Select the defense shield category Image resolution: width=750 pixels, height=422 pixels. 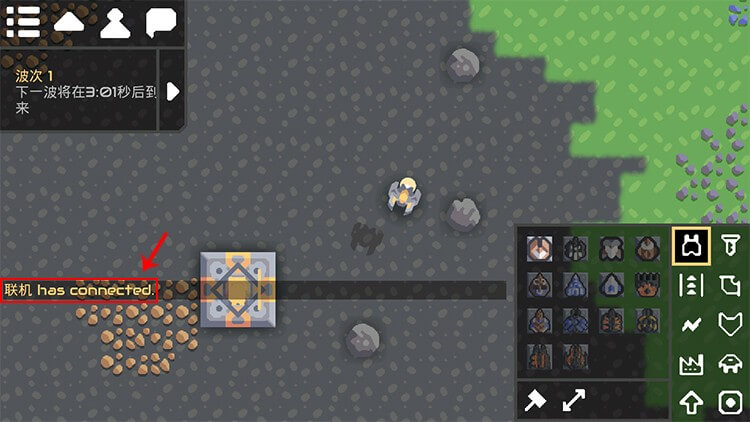click(730, 325)
